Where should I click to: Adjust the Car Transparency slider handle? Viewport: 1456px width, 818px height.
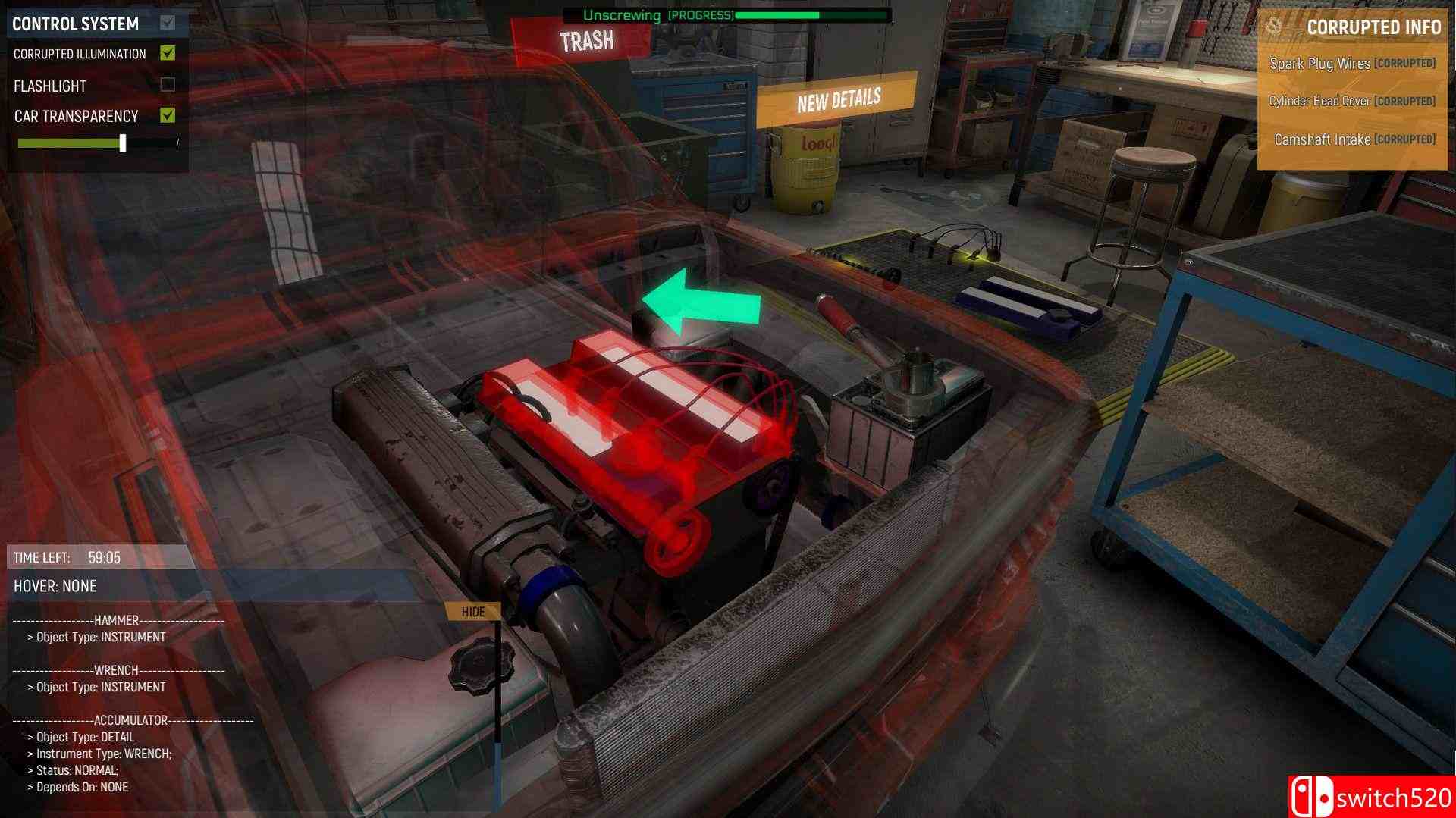pos(122,141)
